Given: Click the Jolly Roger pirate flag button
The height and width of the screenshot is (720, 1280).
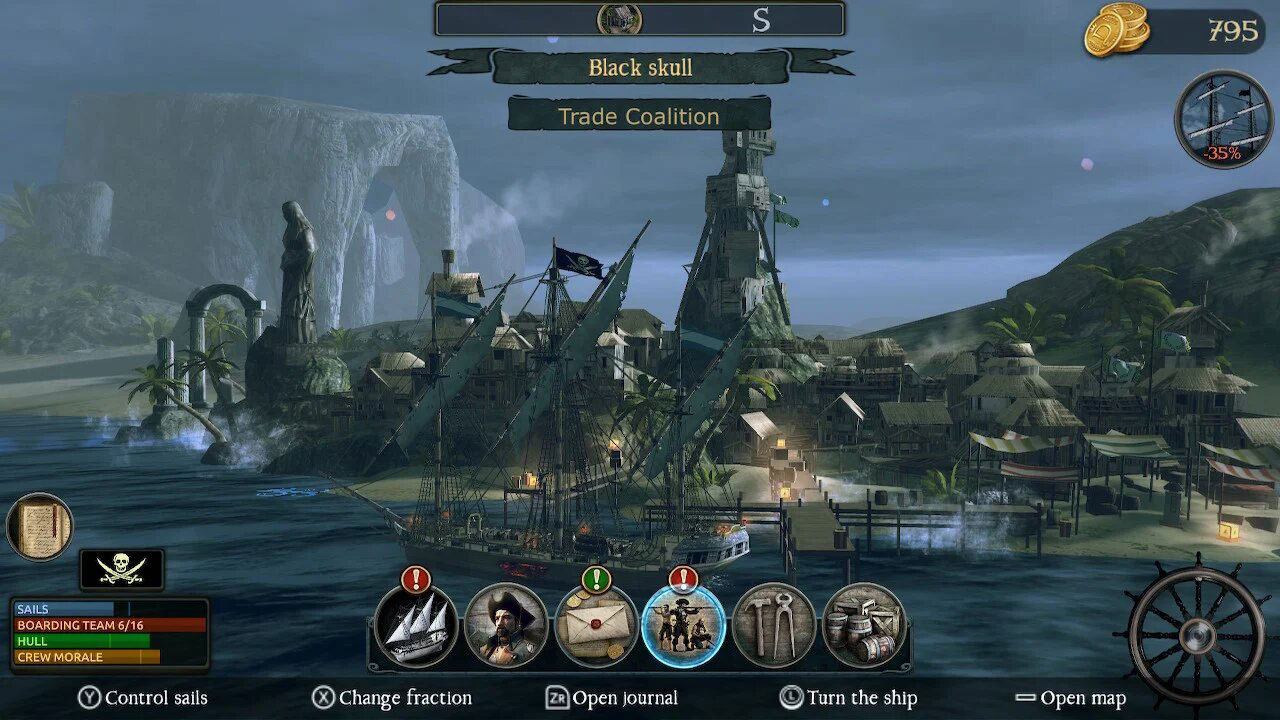Looking at the screenshot, I should (x=122, y=569).
